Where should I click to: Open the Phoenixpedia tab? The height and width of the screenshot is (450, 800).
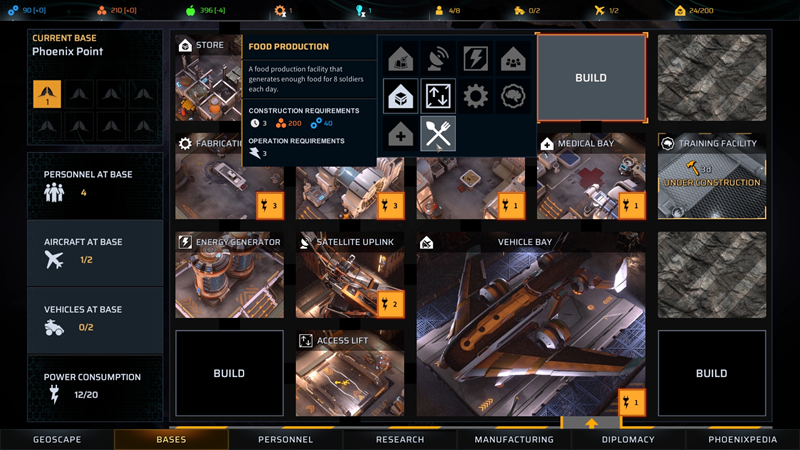742,439
